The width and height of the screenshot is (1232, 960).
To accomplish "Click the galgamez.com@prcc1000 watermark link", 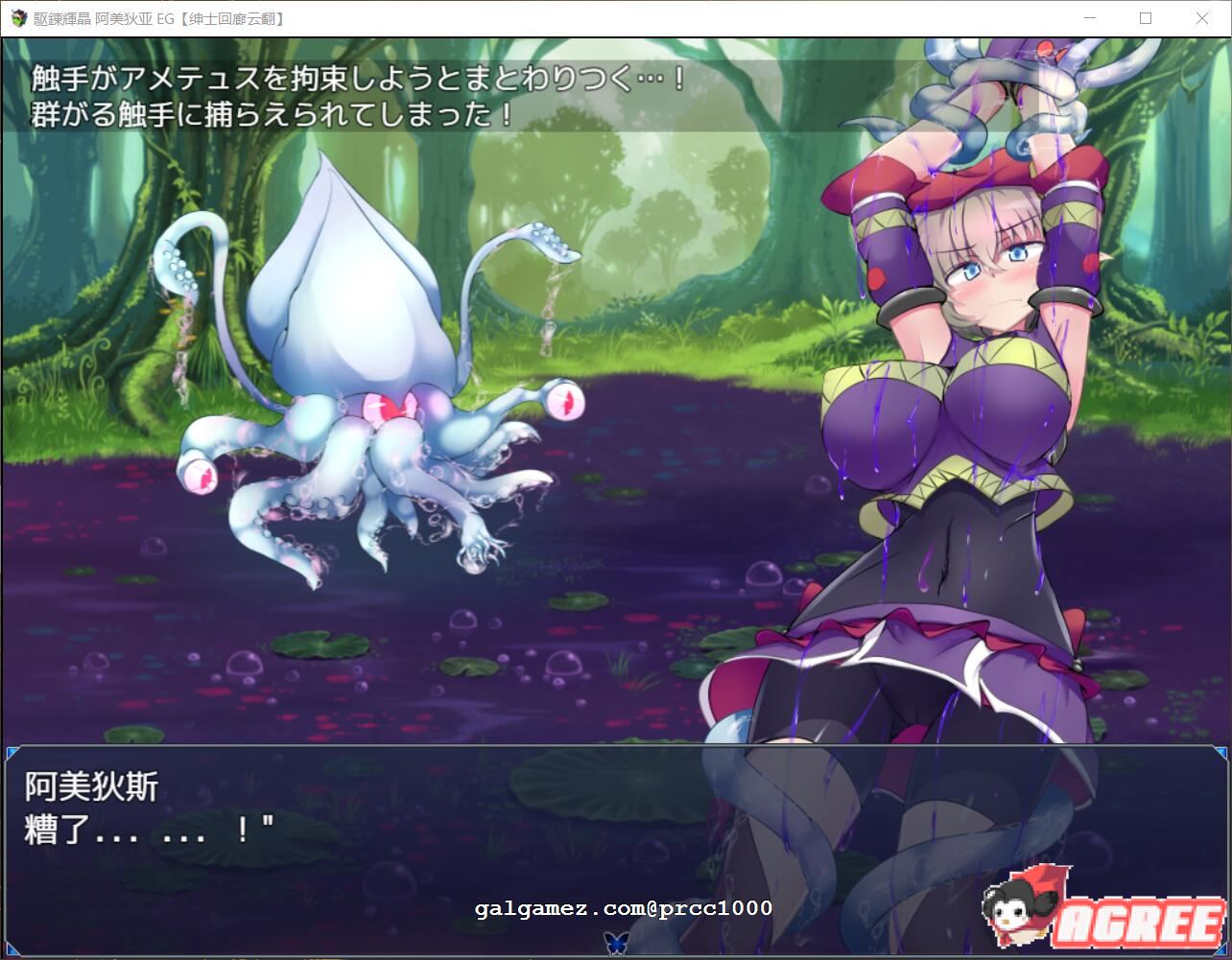I will coord(622,907).
